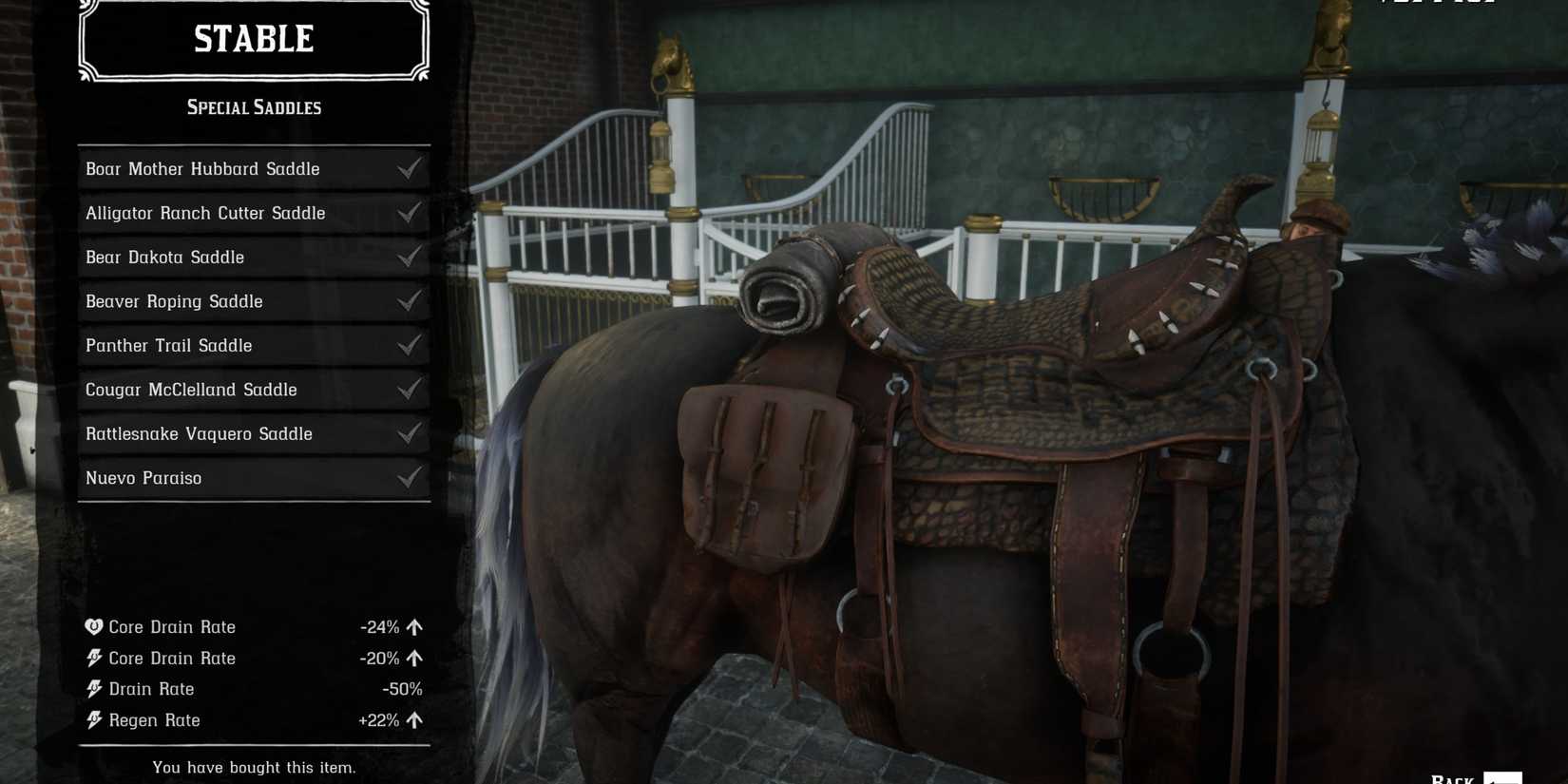Click the purchase confirmation message text

pyautogui.click(x=253, y=767)
